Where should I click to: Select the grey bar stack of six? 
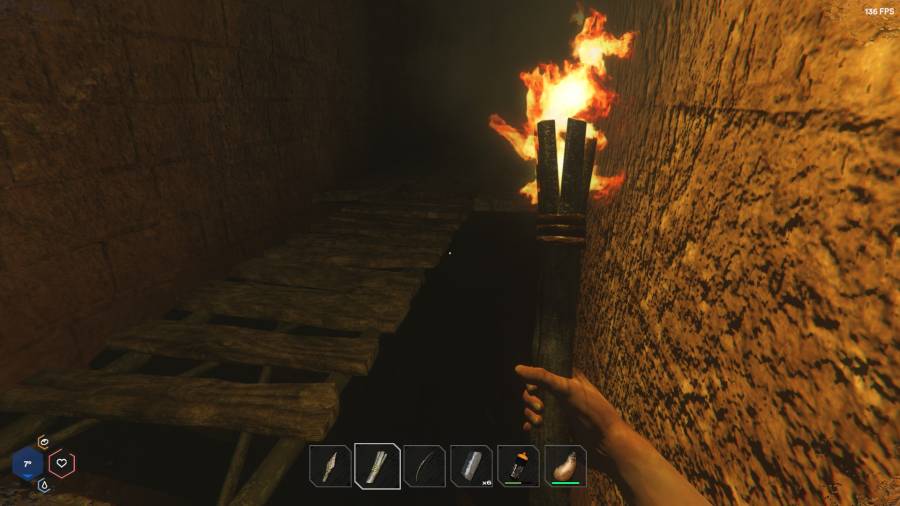[471, 466]
